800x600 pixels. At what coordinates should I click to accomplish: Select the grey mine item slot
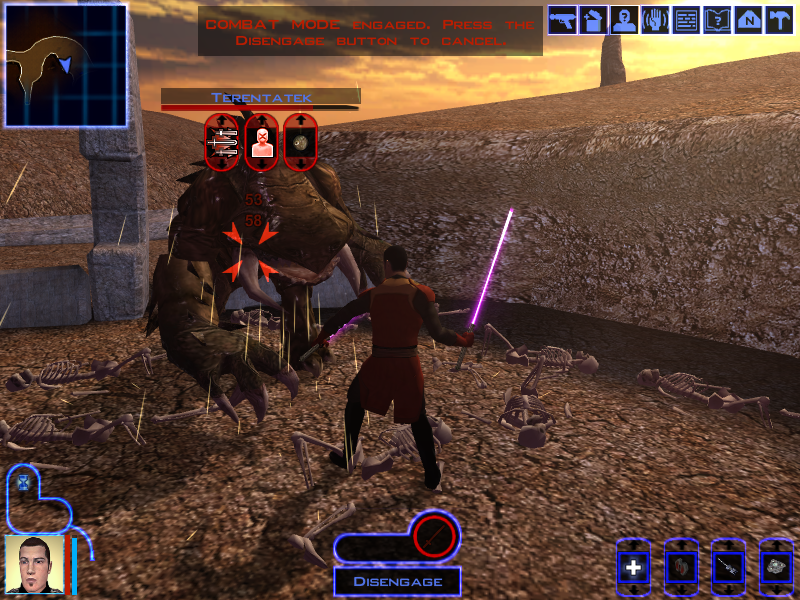click(x=776, y=568)
